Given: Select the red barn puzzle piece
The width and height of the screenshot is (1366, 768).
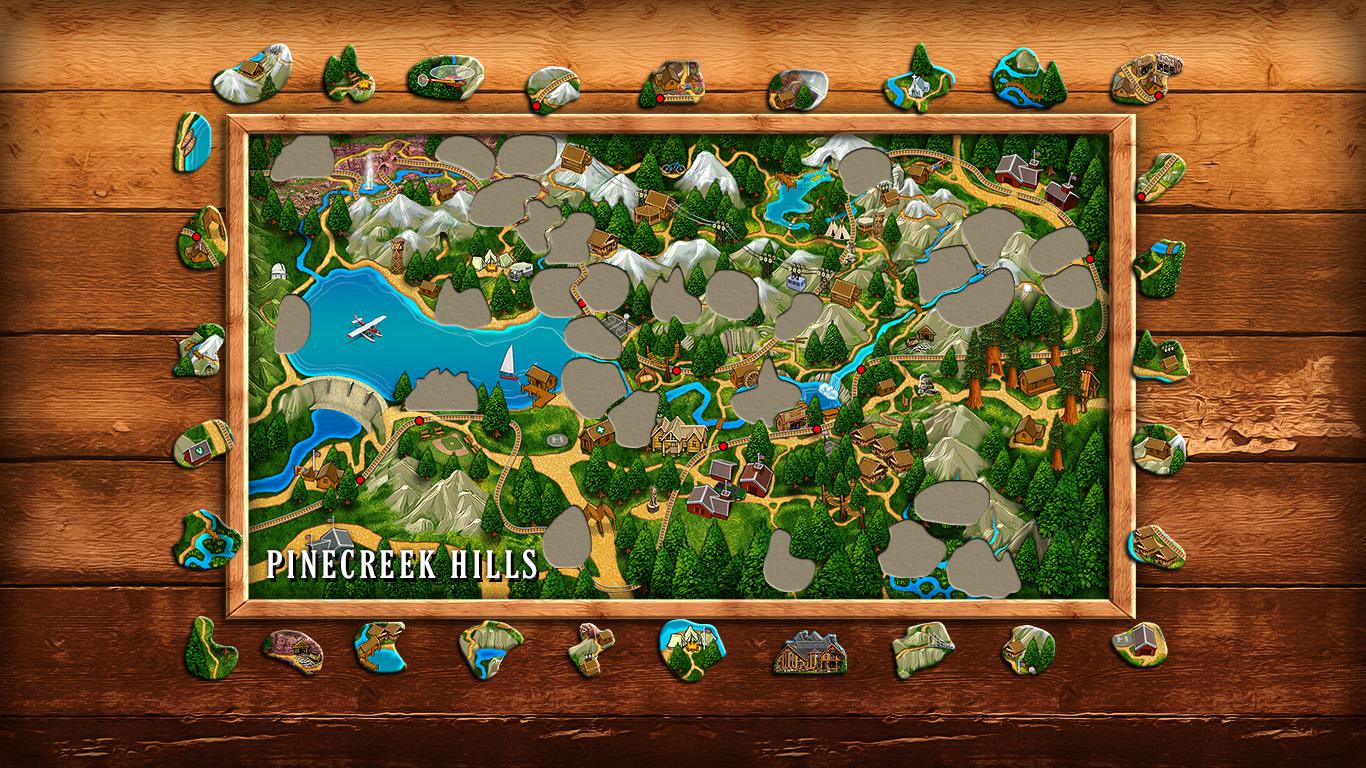Looking at the screenshot, I should pyautogui.click(x=1145, y=638).
